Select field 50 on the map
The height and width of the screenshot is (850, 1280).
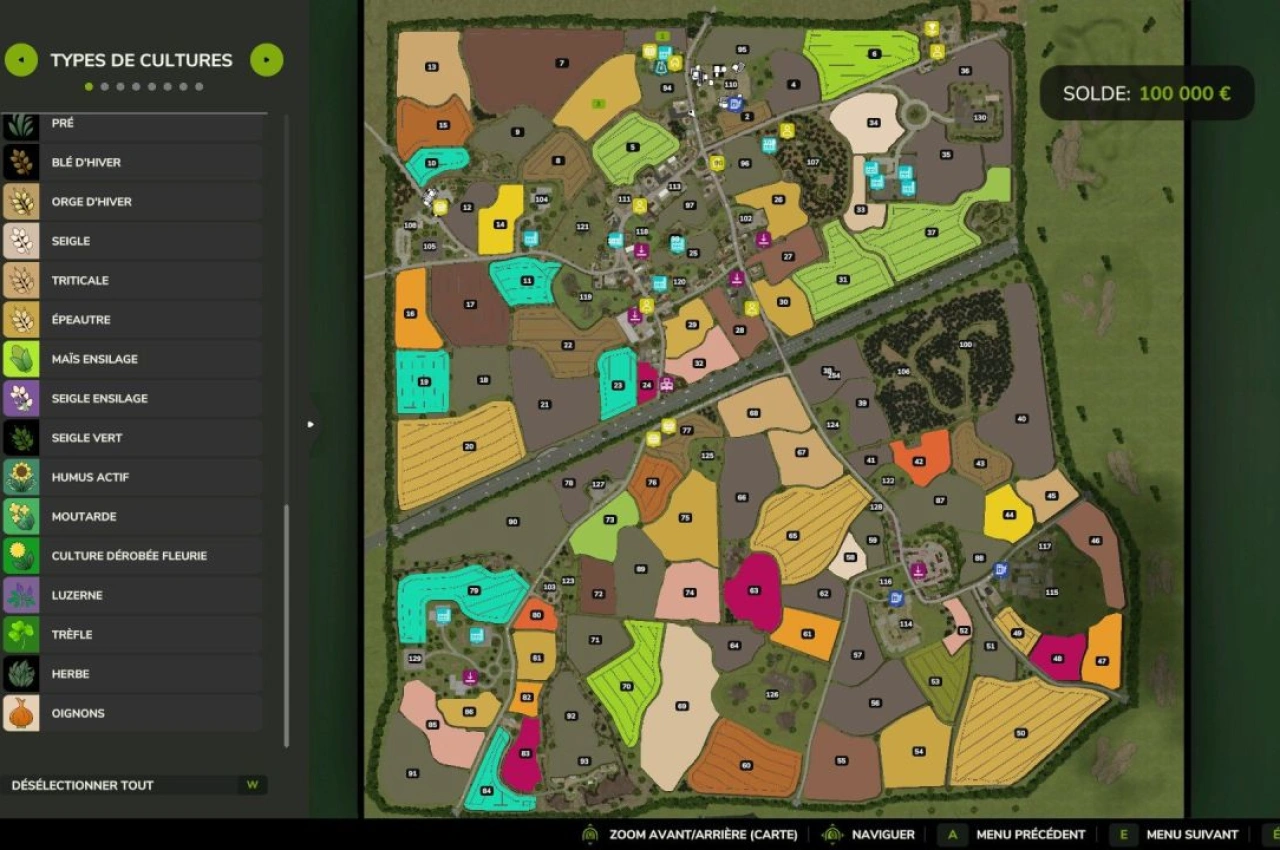(x=1020, y=733)
